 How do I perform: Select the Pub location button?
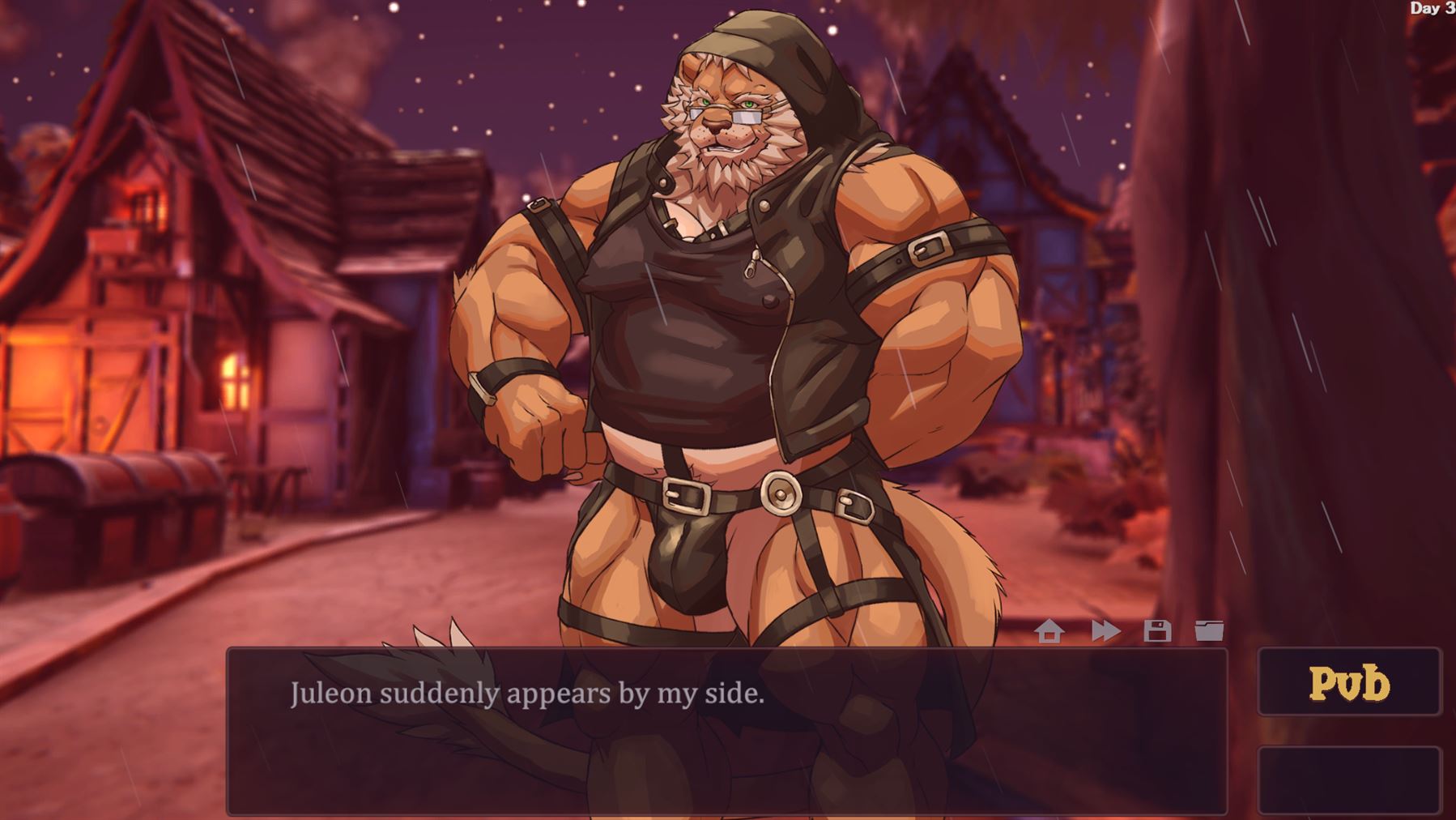[x=1349, y=682]
